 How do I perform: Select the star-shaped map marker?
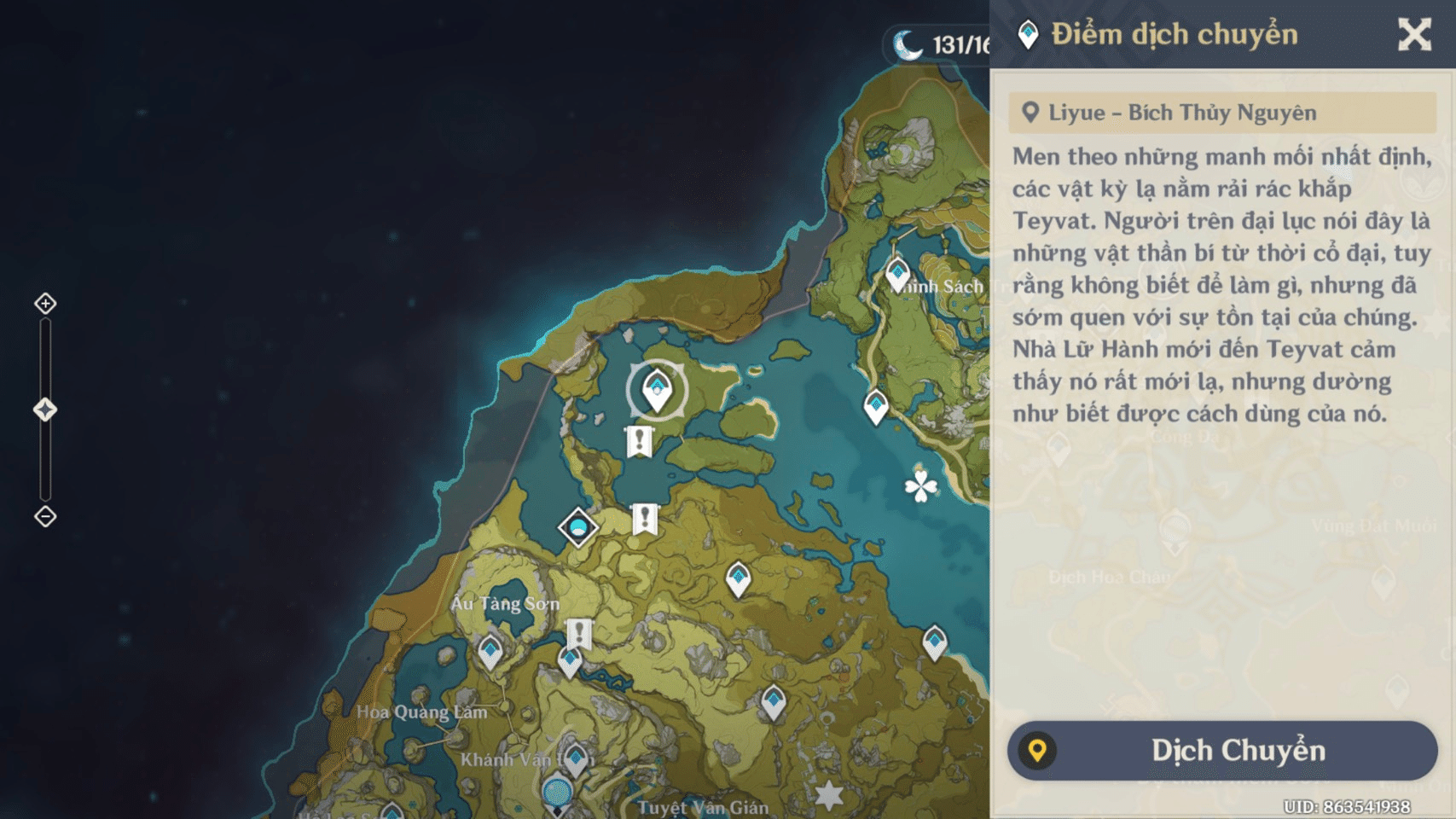(x=829, y=795)
